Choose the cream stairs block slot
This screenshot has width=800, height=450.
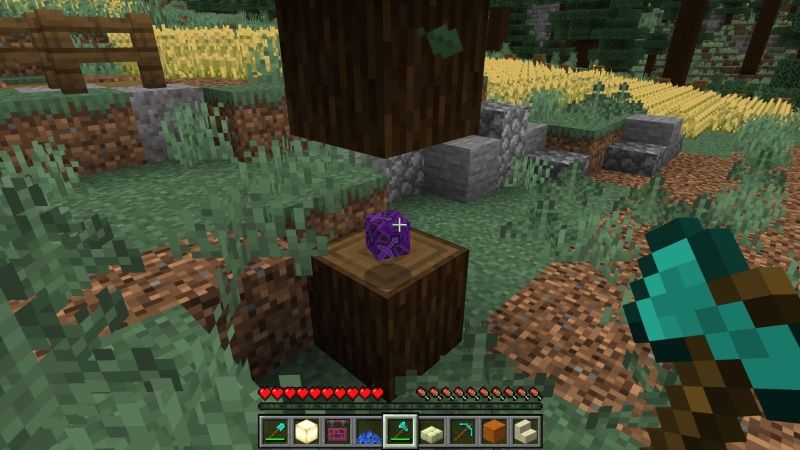coord(525,432)
